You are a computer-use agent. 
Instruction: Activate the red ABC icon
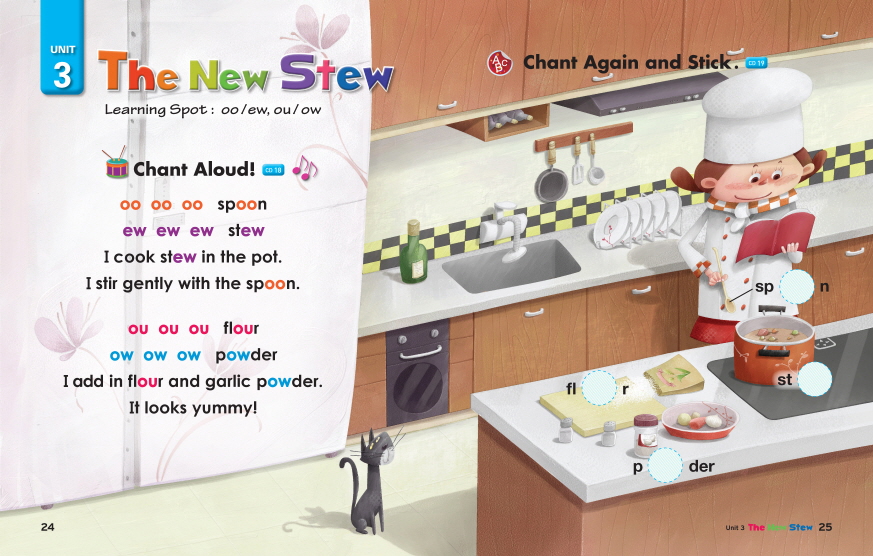coord(499,63)
